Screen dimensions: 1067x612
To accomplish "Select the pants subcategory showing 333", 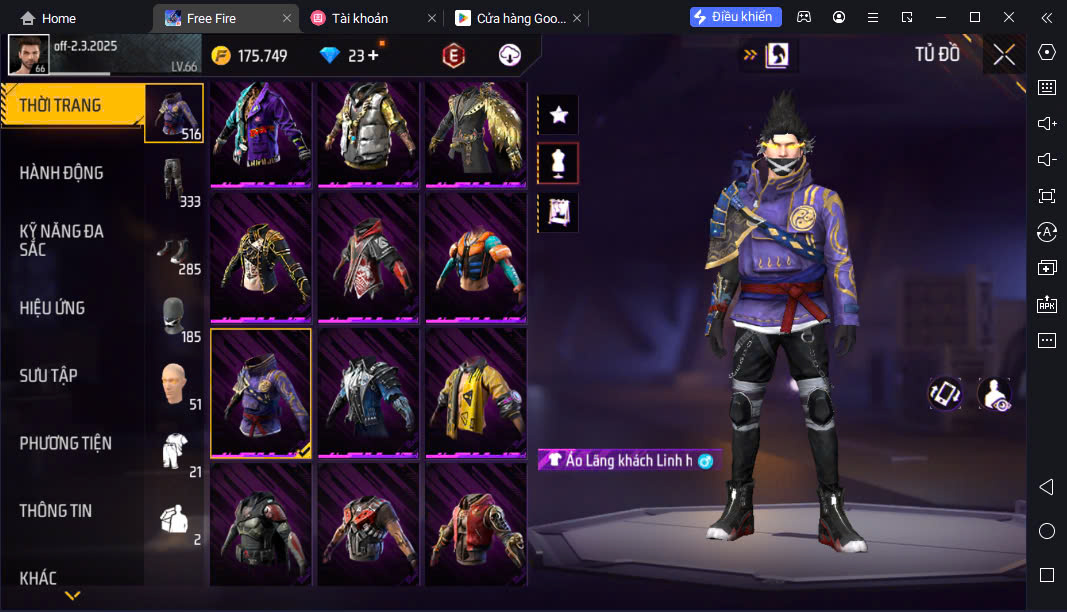I will pyautogui.click(x=175, y=180).
